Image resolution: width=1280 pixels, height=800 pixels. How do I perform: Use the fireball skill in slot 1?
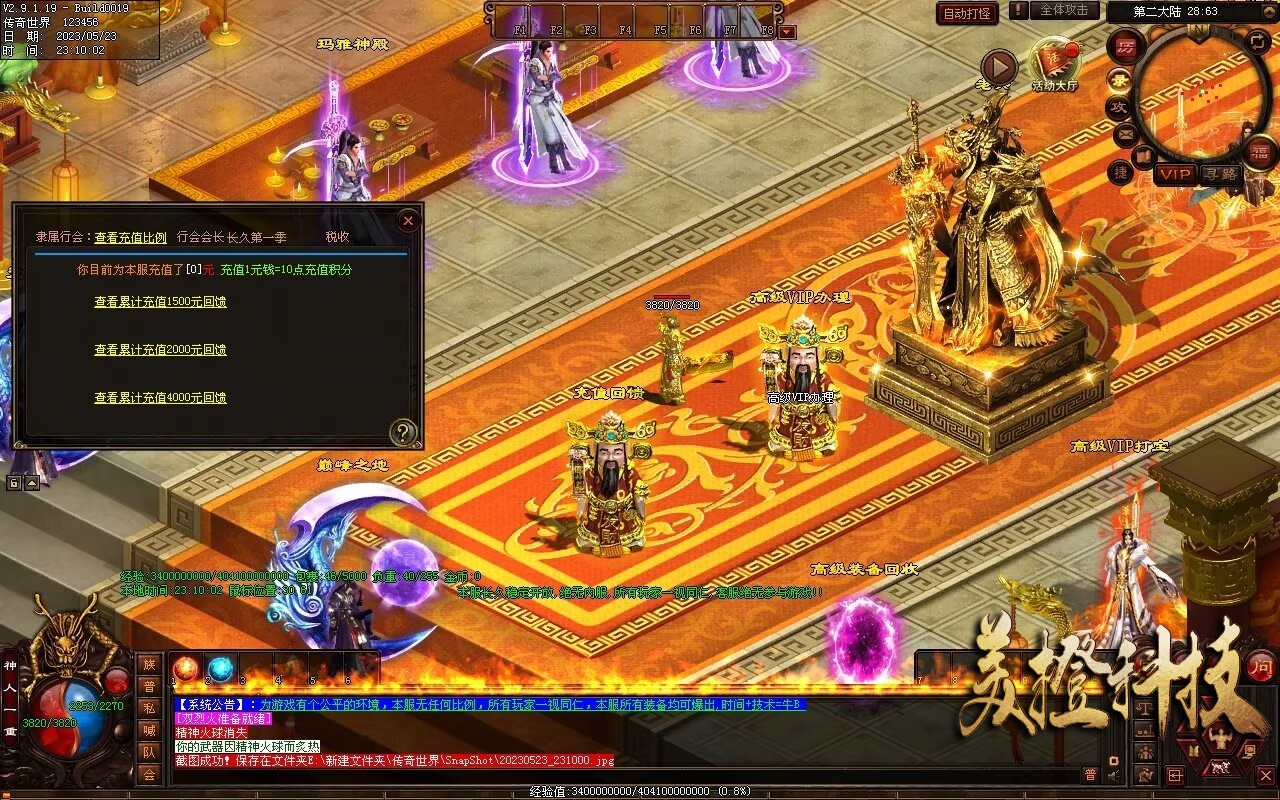pos(186,669)
